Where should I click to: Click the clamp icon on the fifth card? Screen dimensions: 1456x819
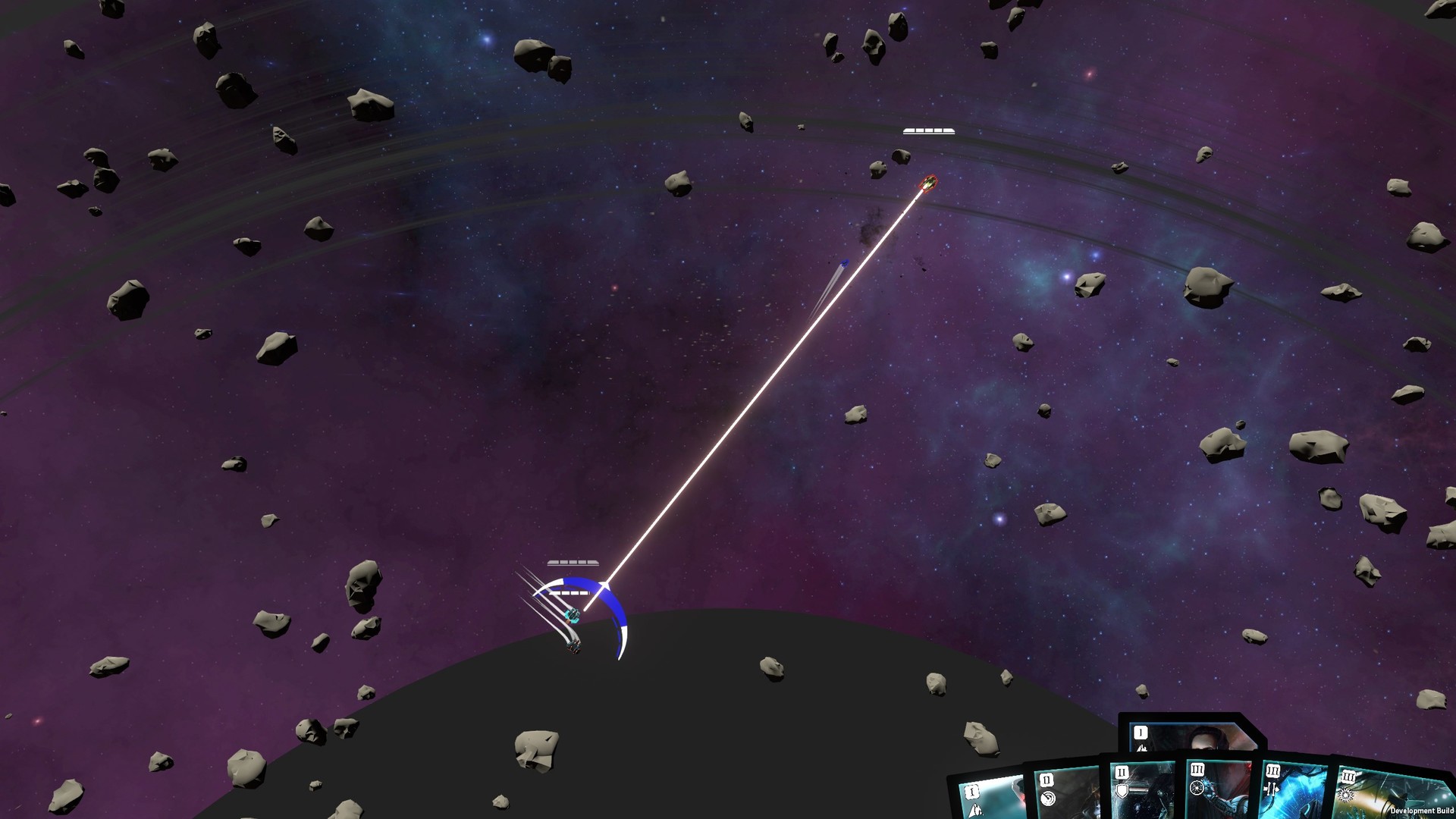click(1271, 789)
